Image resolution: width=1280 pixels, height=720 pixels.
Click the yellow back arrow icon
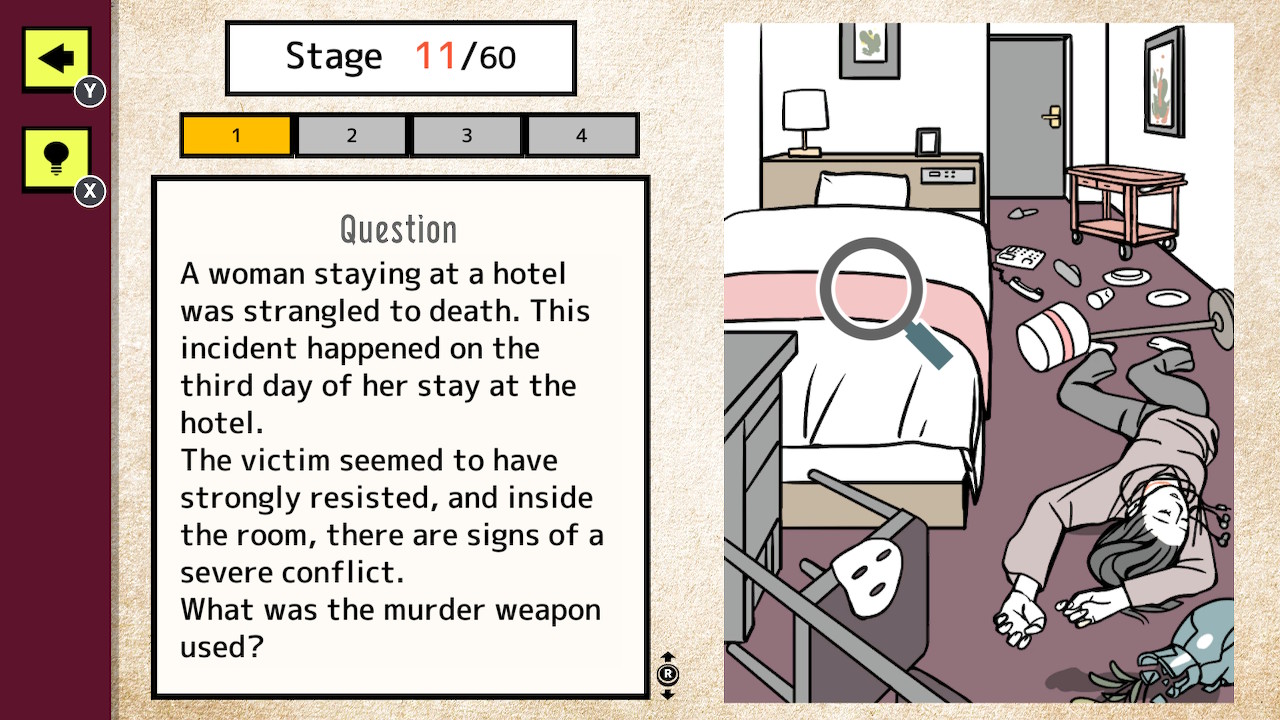click(55, 57)
